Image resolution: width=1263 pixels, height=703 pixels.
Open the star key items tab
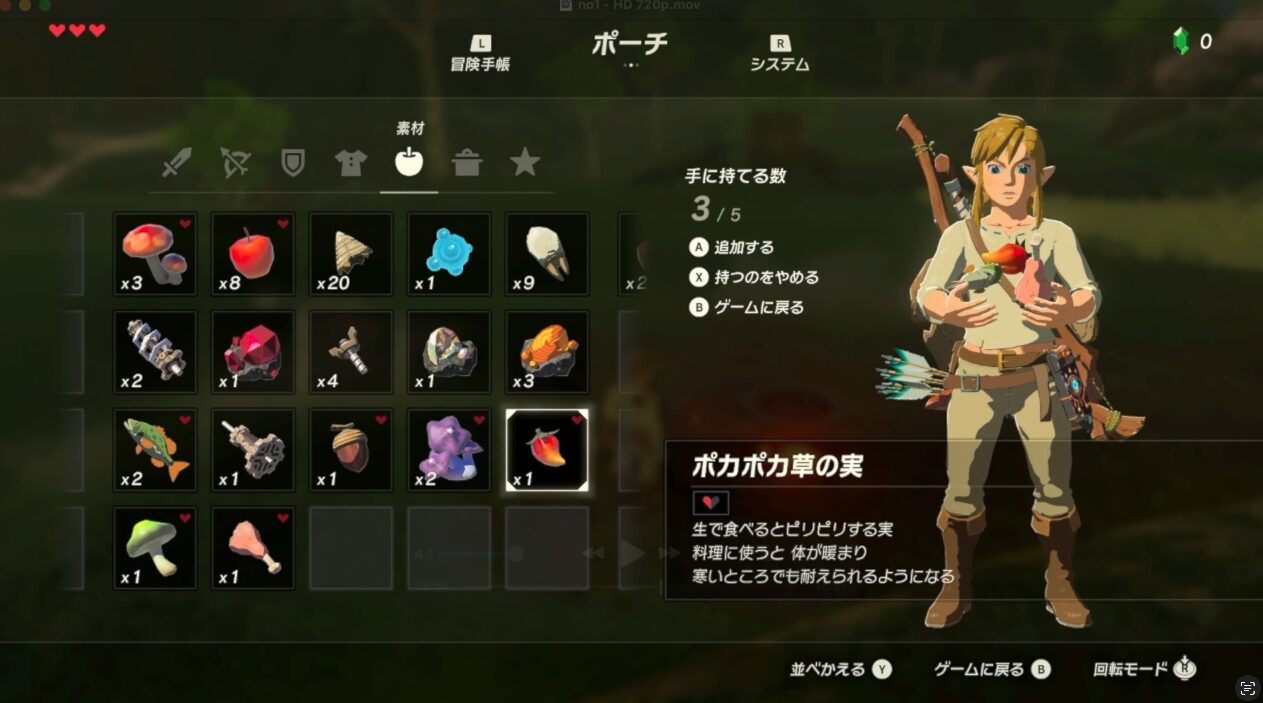tap(525, 163)
